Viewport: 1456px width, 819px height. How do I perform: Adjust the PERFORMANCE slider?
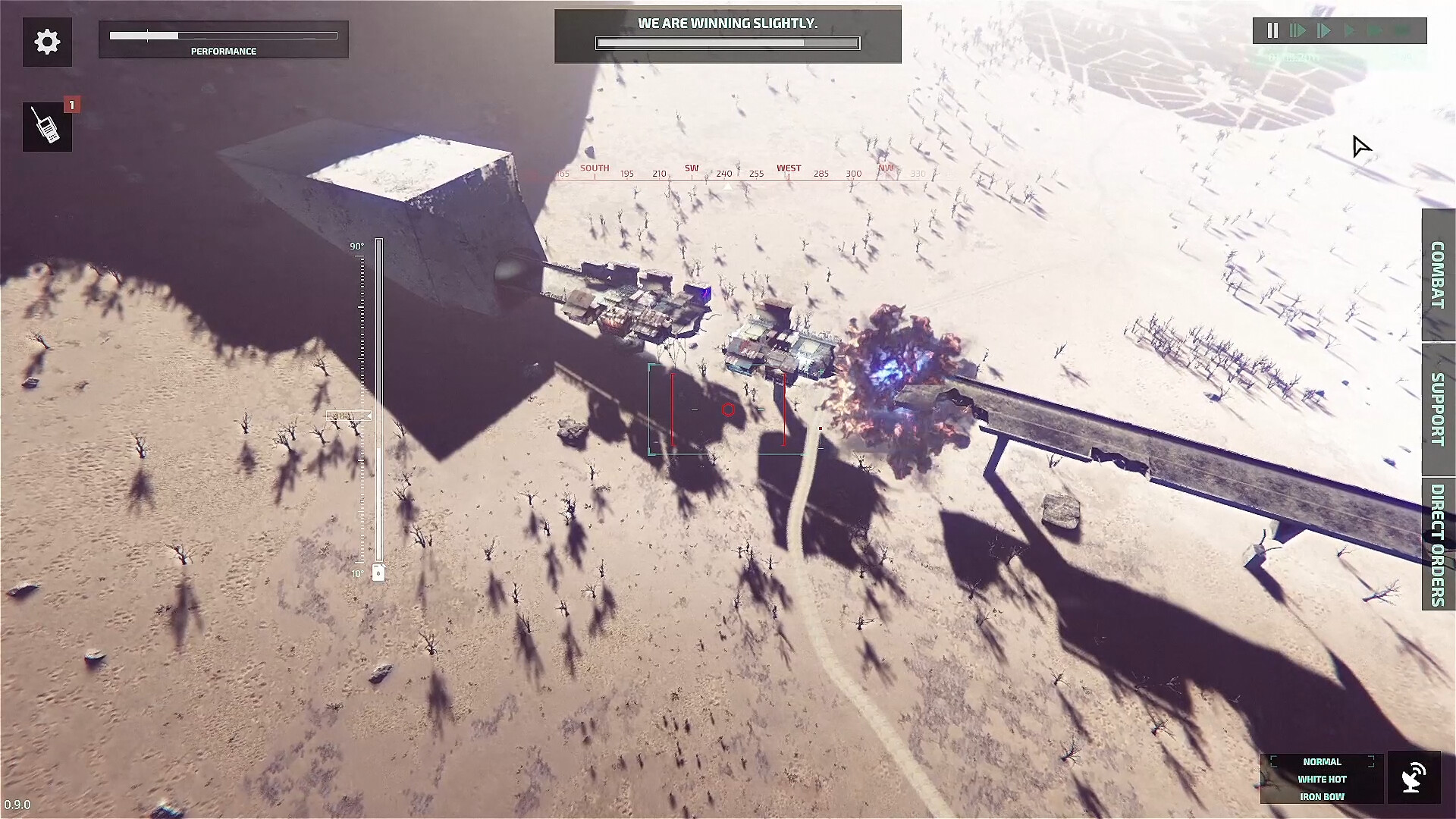pos(223,34)
